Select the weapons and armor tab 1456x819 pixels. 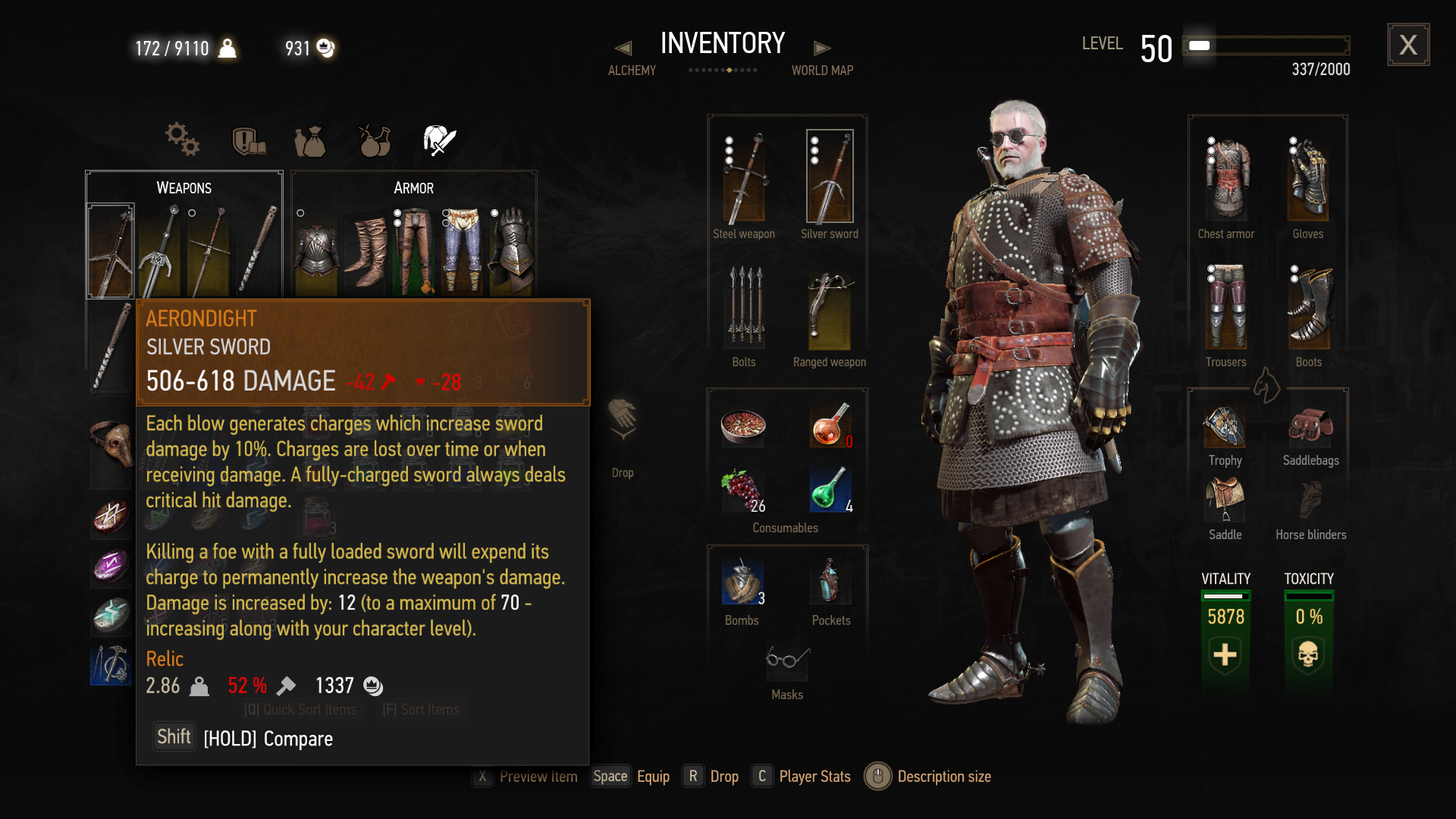tap(439, 141)
